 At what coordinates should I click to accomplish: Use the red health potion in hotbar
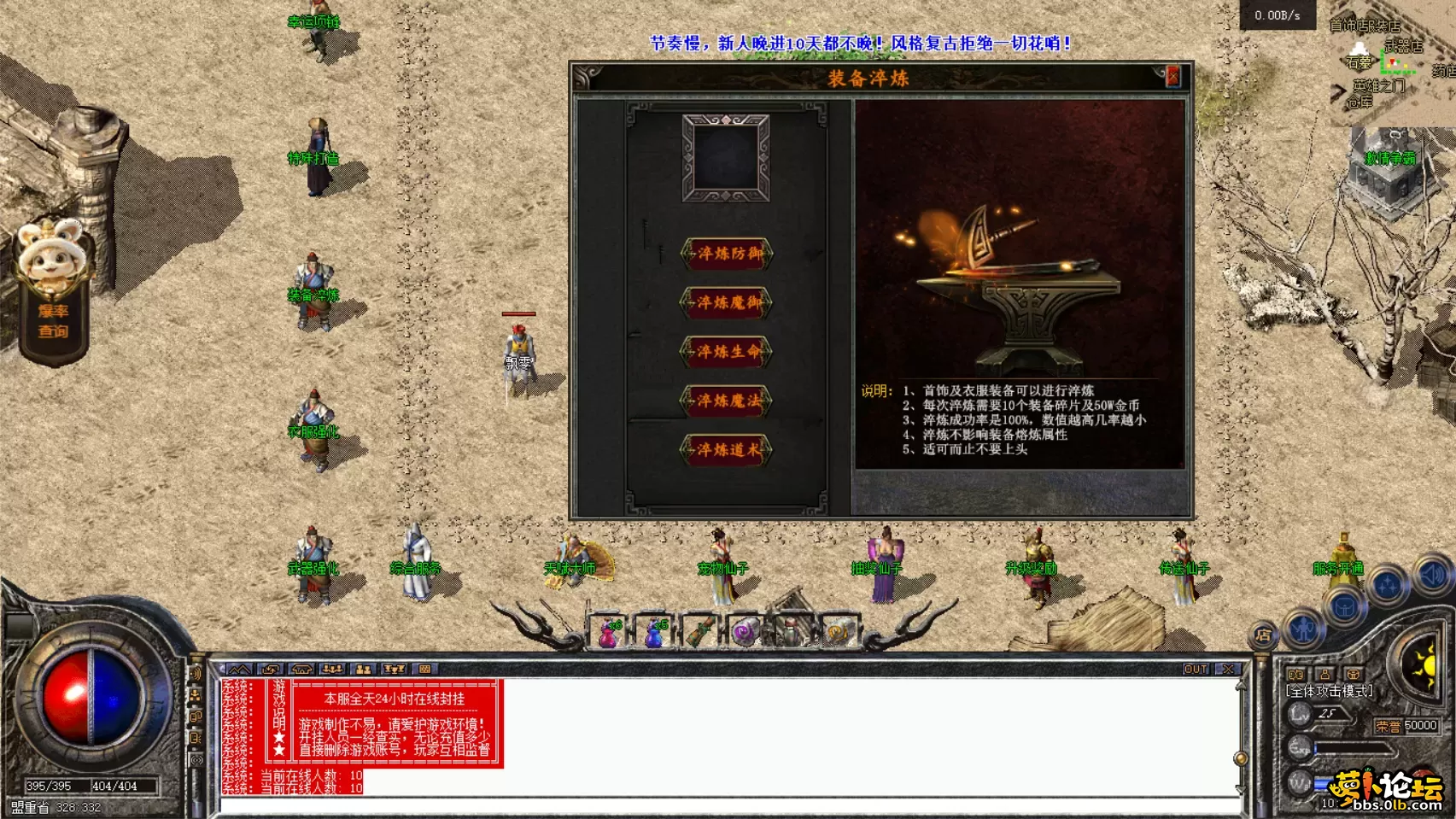coord(608,634)
